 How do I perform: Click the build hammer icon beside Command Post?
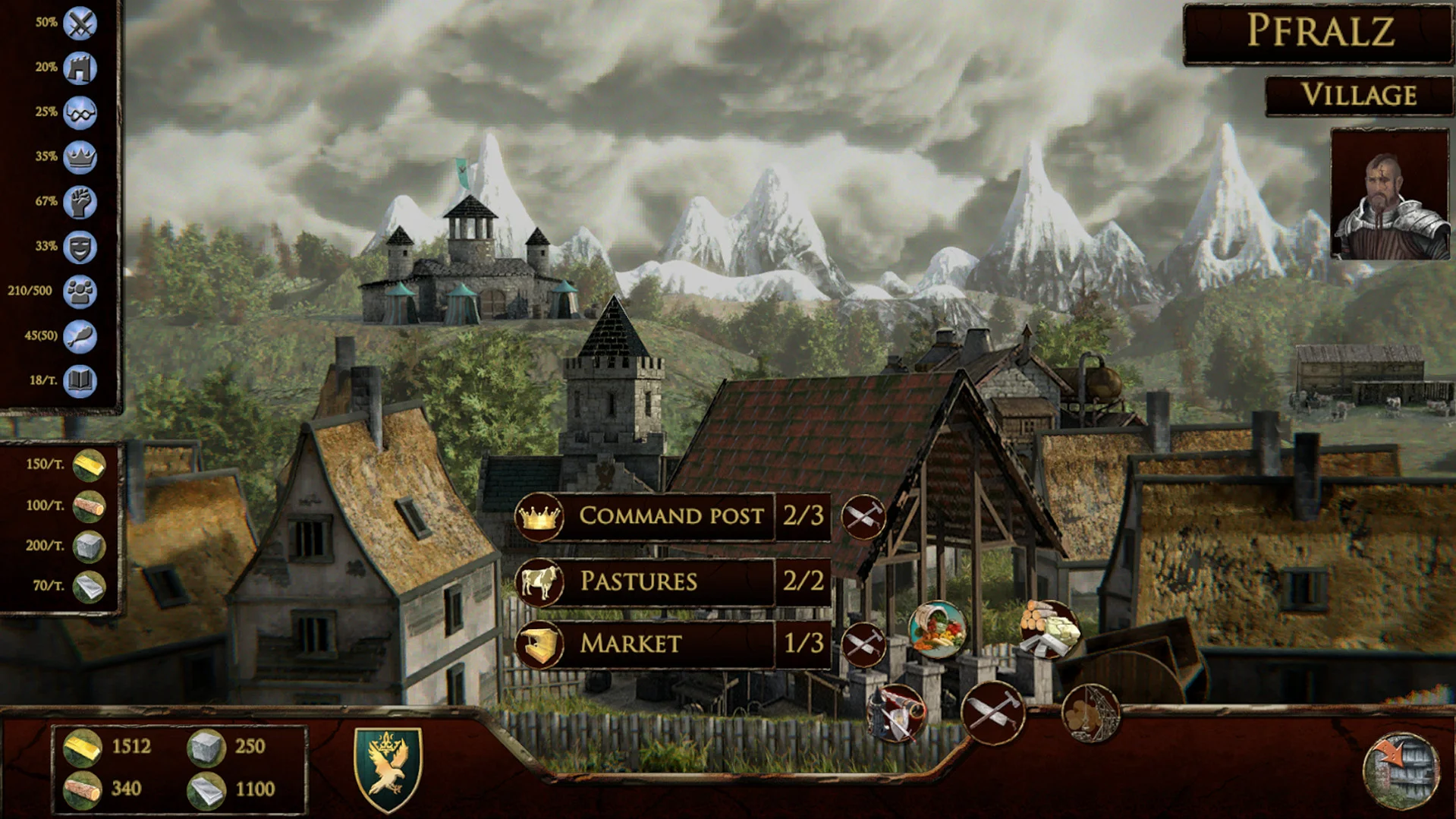pos(865,517)
